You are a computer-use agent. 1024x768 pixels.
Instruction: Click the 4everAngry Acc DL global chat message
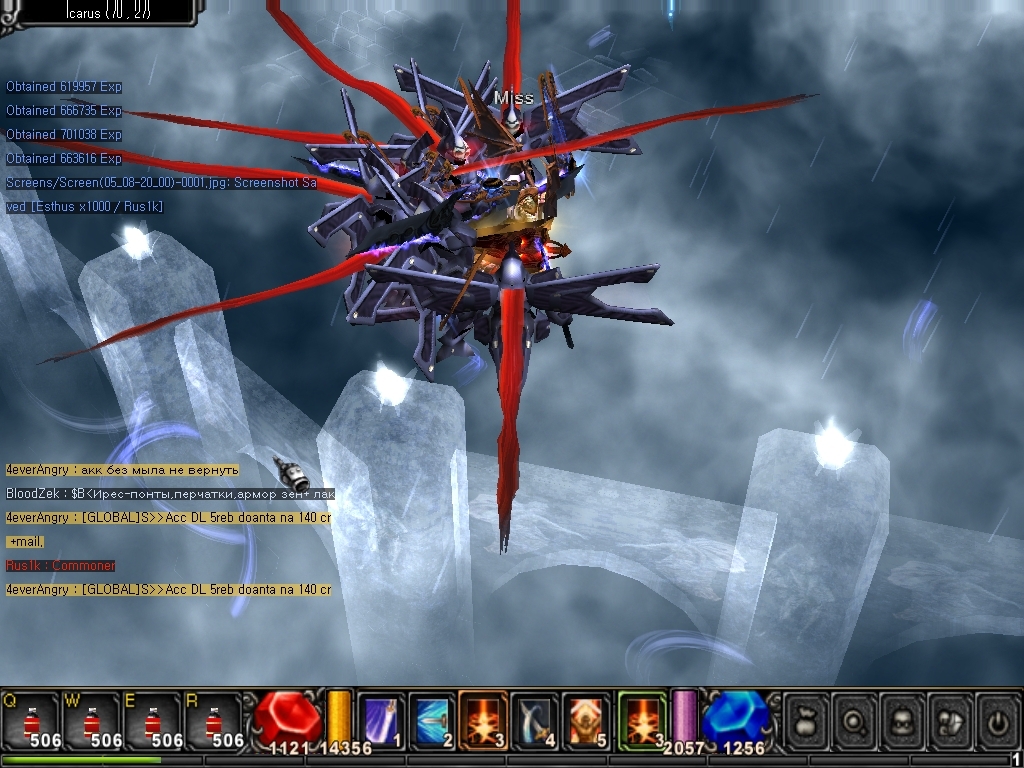pyautogui.click(x=168, y=518)
